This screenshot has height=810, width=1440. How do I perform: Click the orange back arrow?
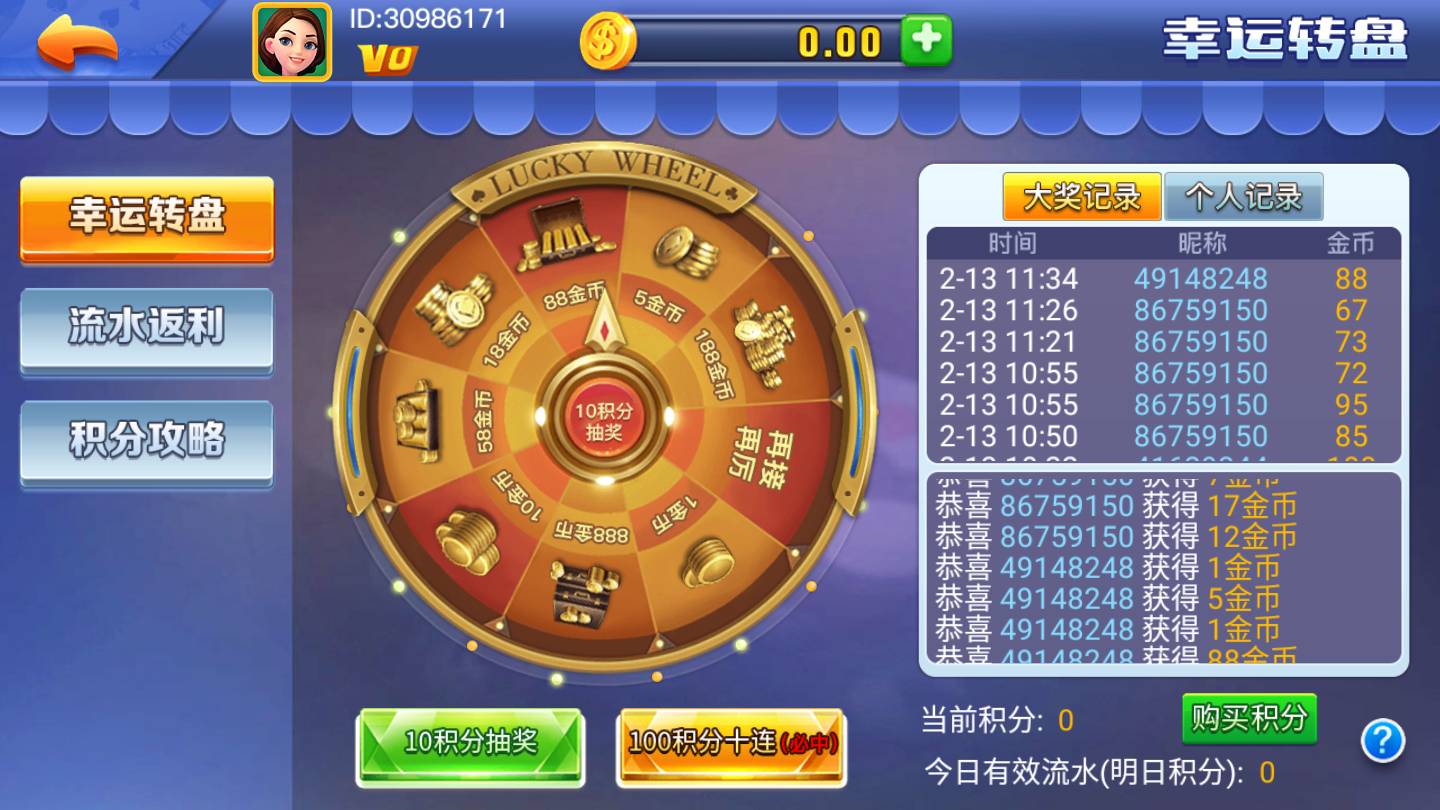[x=75, y=40]
